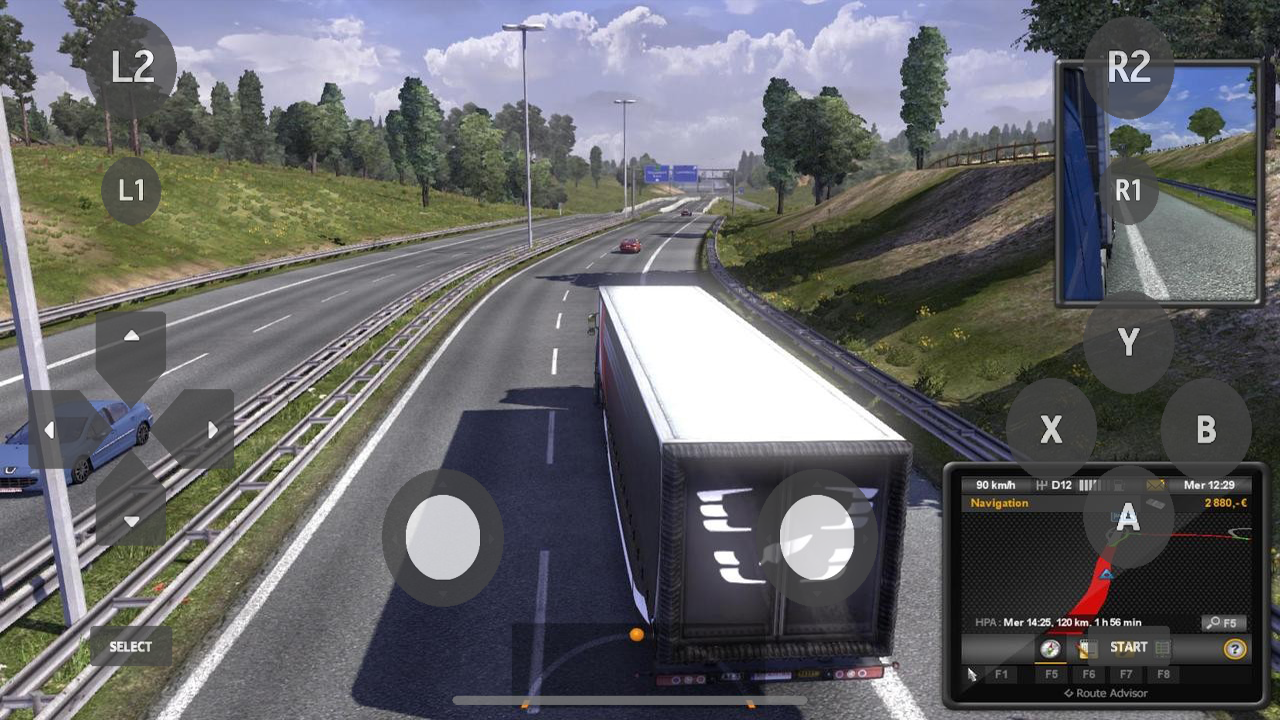Expand the Route Advisor panel

click(x=1107, y=692)
